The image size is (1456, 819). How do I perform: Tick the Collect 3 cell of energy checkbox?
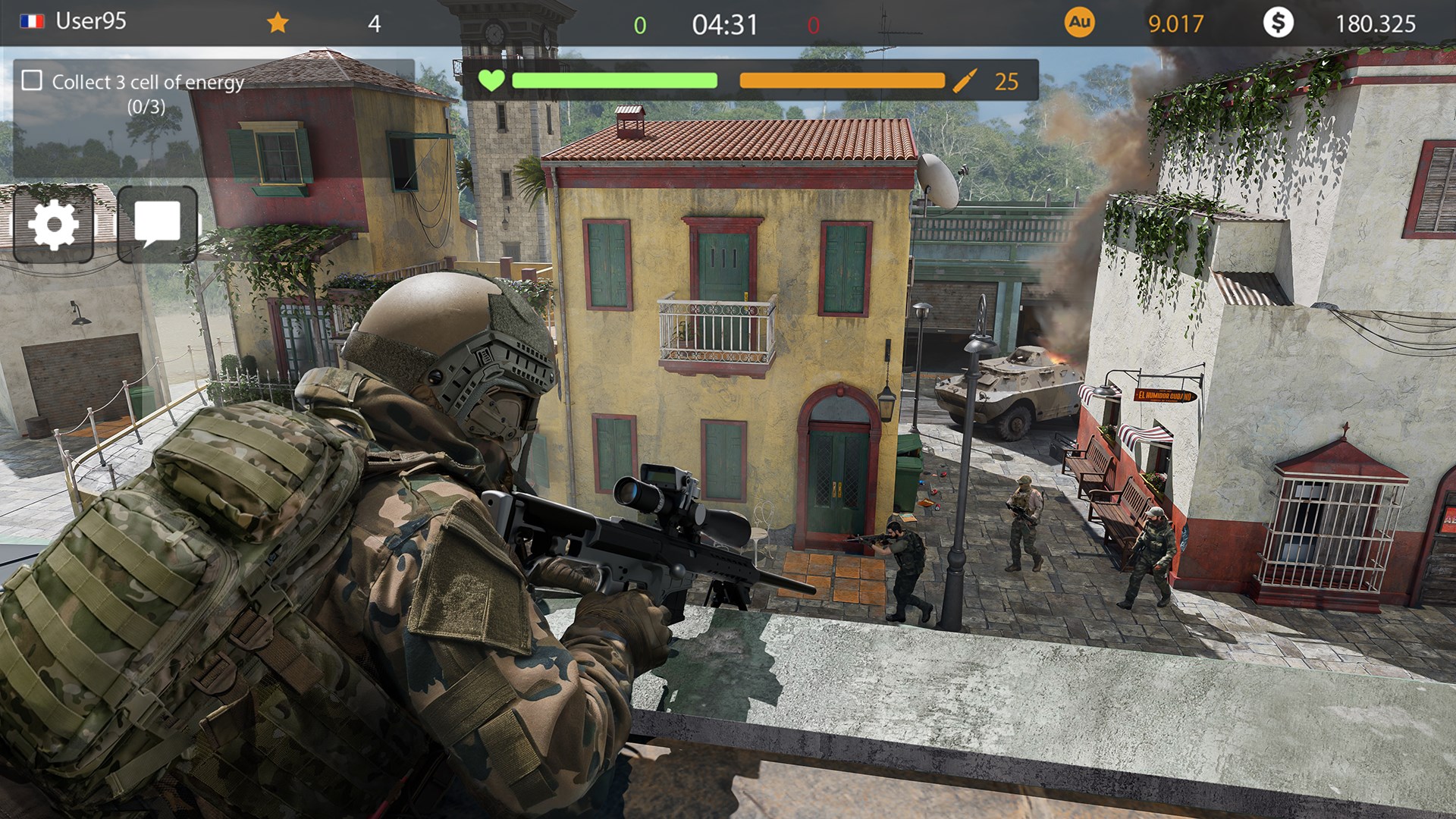(32, 80)
